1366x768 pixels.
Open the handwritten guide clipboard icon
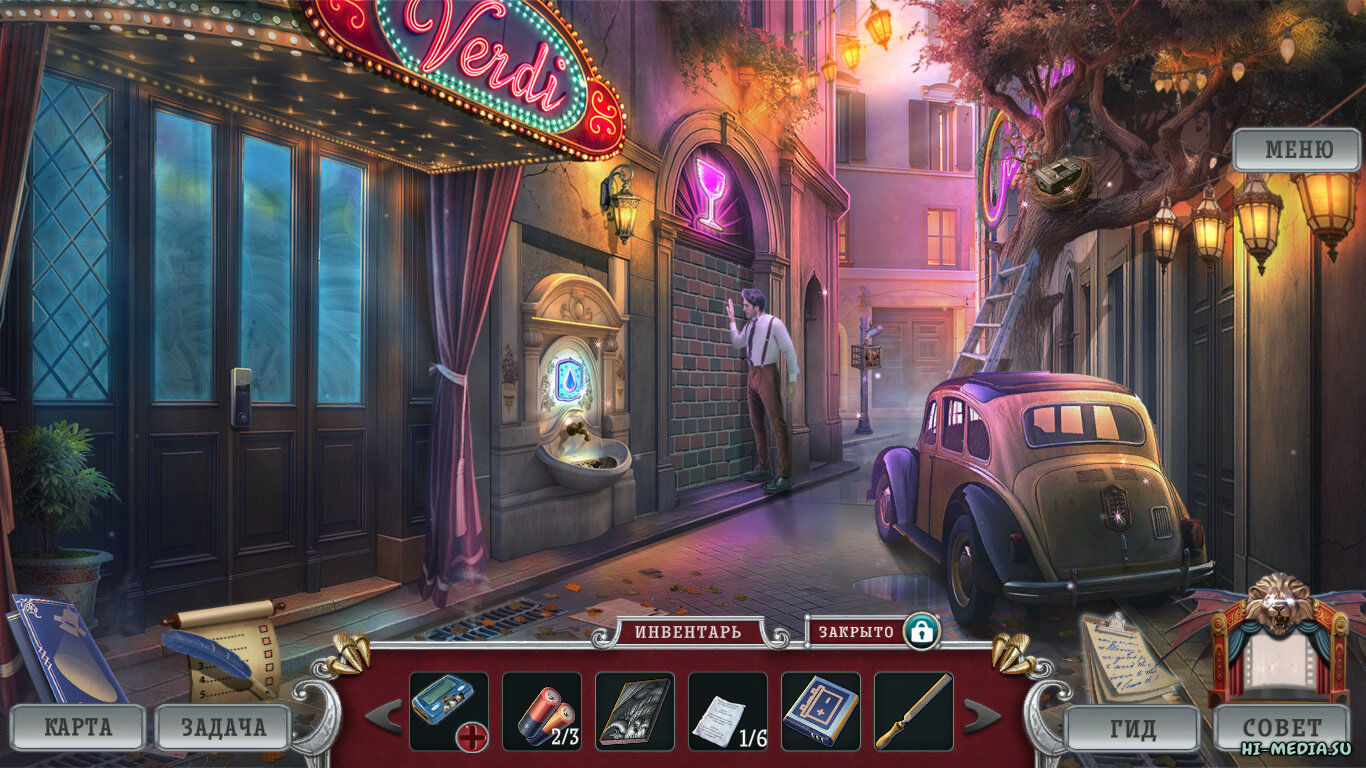[x=1128, y=655]
